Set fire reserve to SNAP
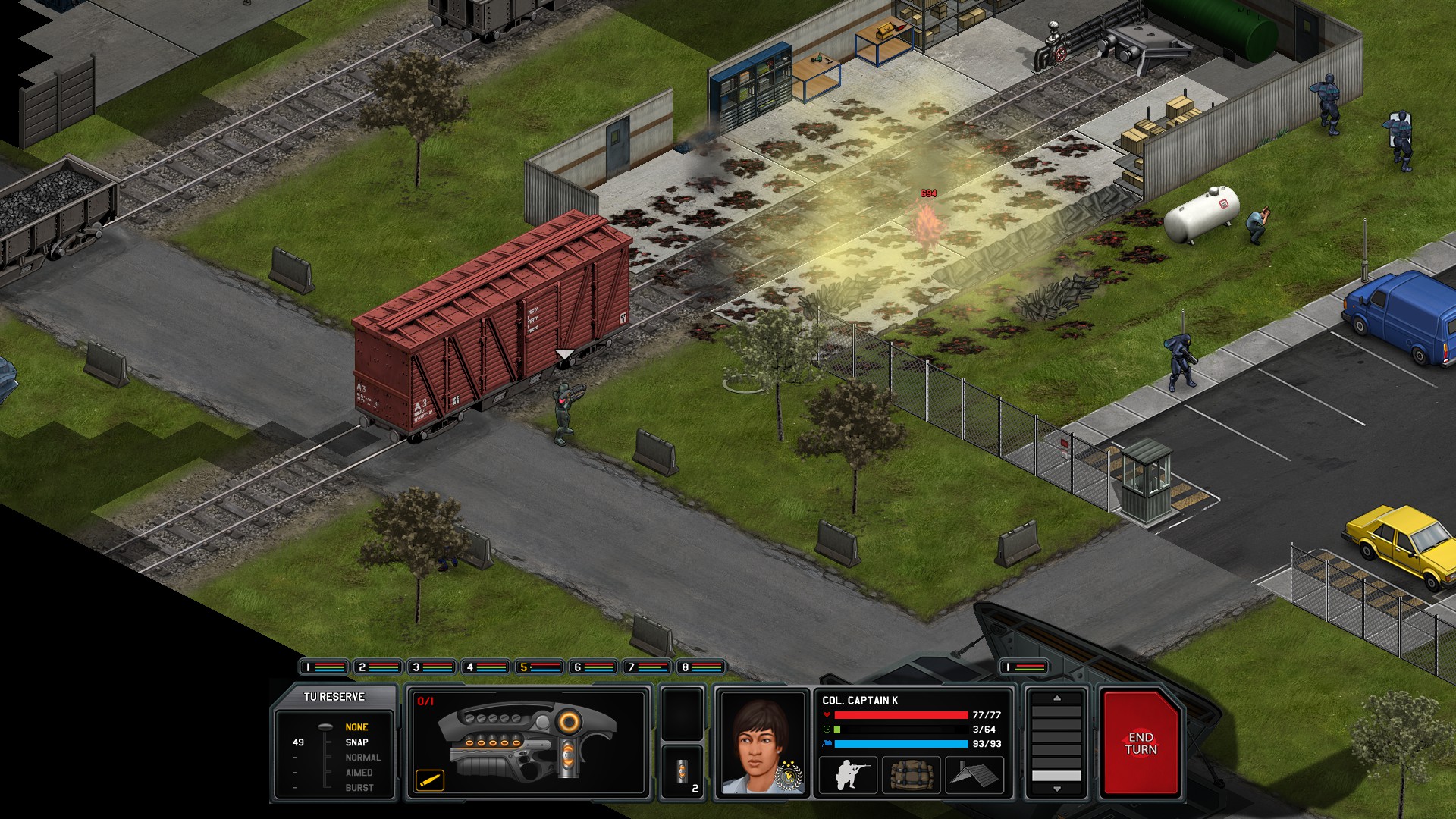Screen dimensions: 1456x819 coord(356,742)
